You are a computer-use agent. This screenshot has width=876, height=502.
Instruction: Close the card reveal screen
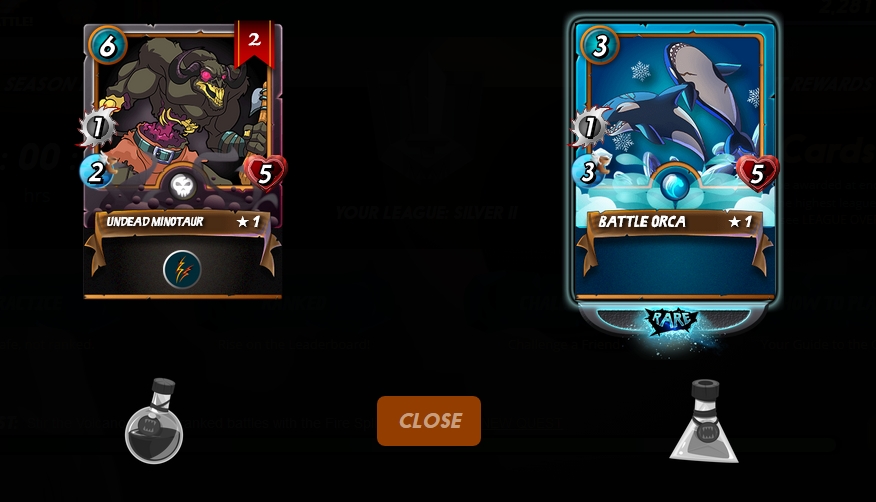428,421
